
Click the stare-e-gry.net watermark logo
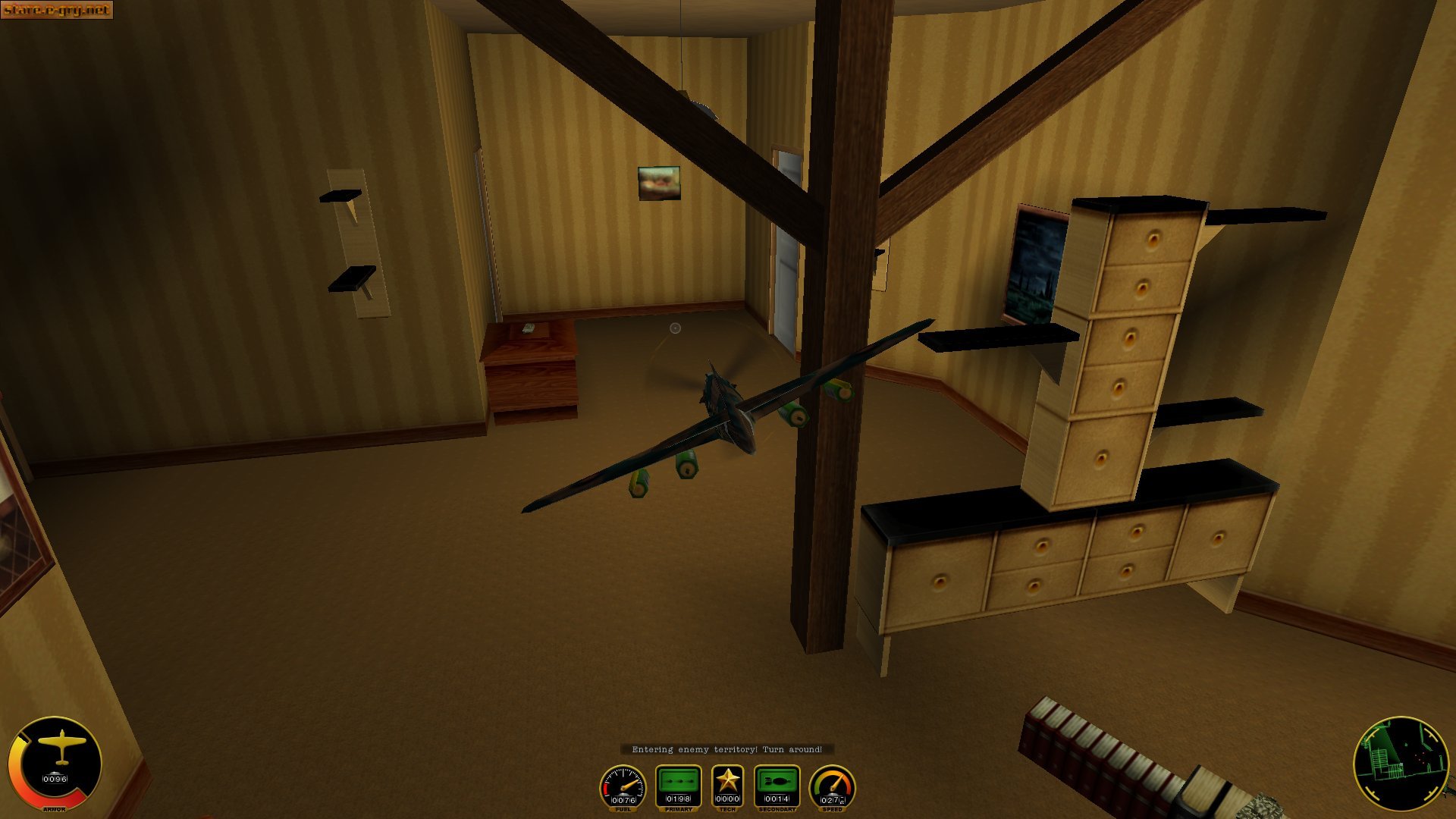(57, 10)
